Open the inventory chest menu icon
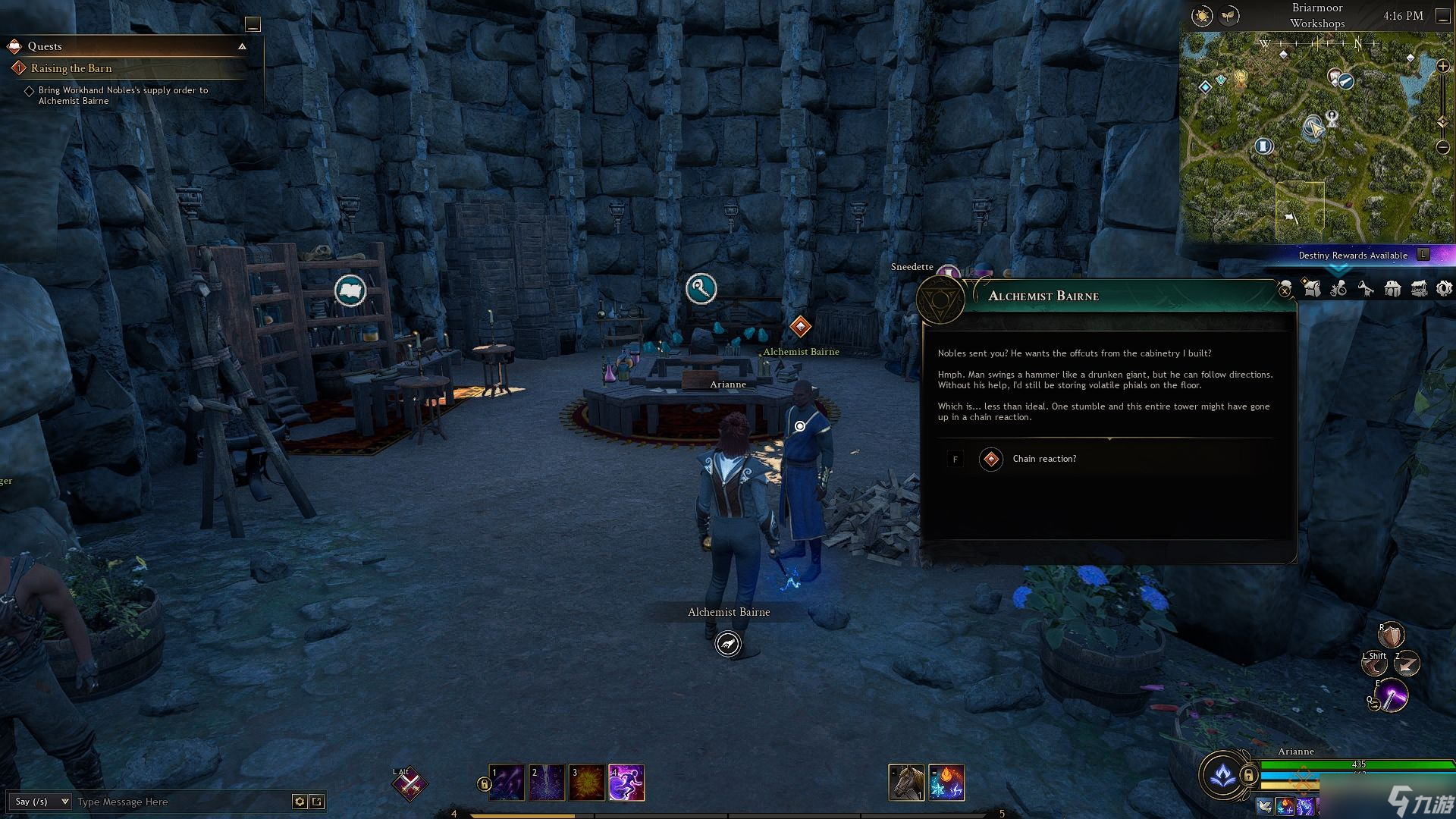Image resolution: width=1456 pixels, height=819 pixels. tap(1419, 288)
